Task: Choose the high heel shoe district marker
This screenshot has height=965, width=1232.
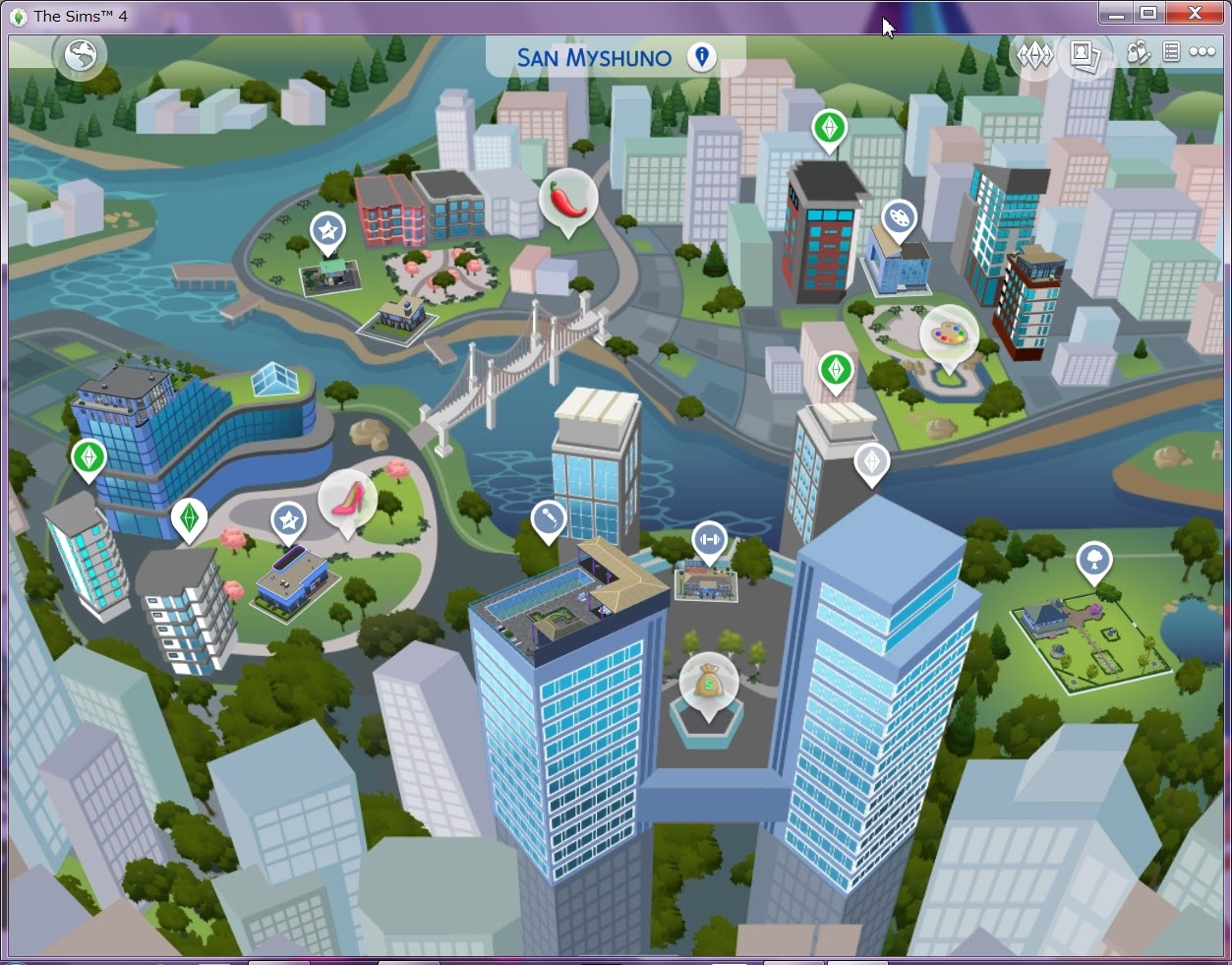Action: (347, 498)
